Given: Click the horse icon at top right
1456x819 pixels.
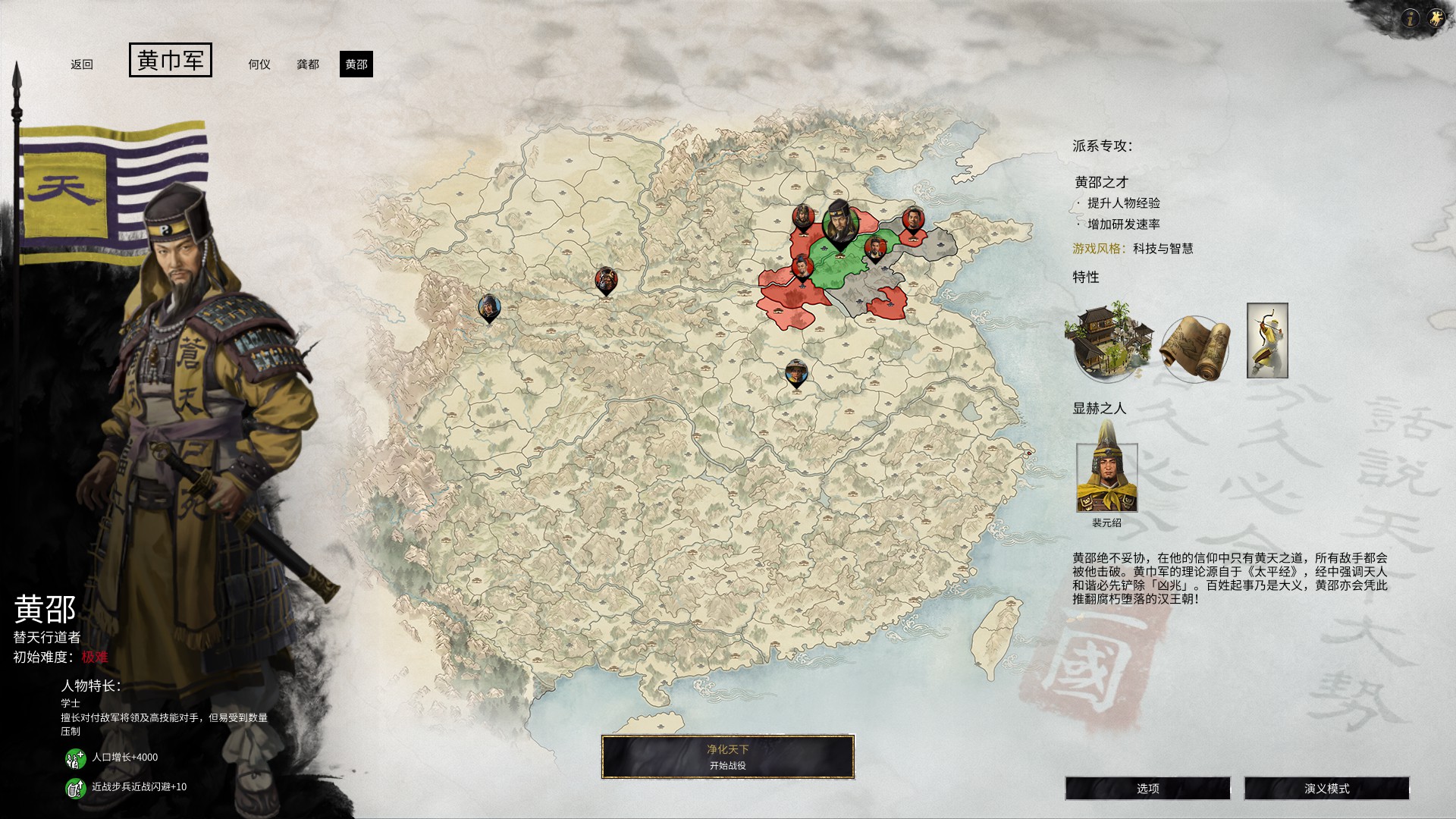Looking at the screenshot, I should (x=1435, y=17).
